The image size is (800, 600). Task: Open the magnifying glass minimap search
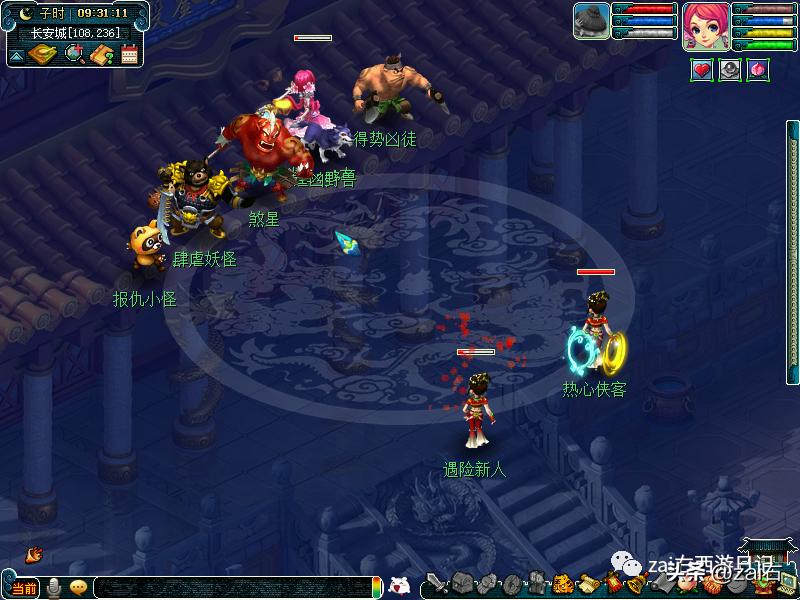point(72,54)
